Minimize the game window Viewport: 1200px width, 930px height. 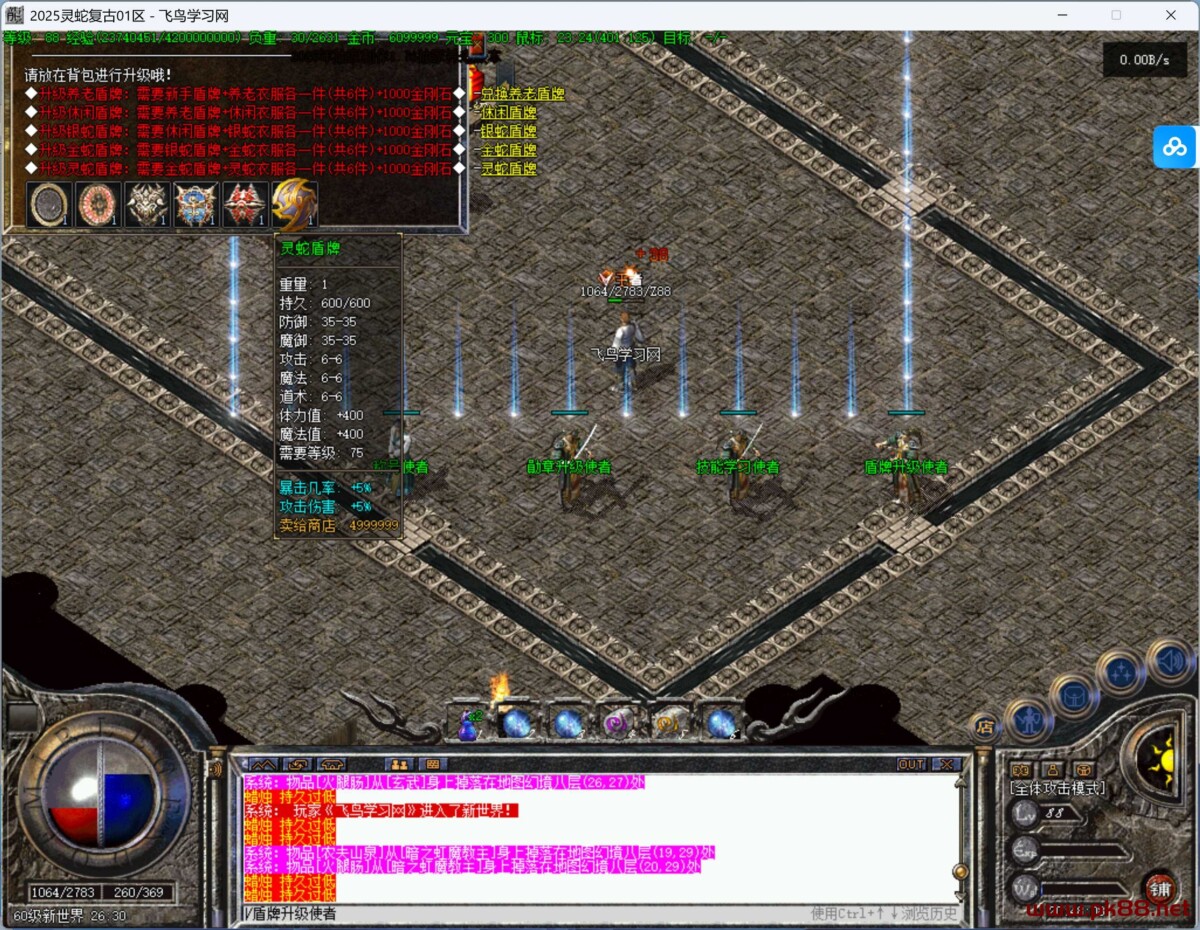pyautogui.click(x=1062, y=15)
